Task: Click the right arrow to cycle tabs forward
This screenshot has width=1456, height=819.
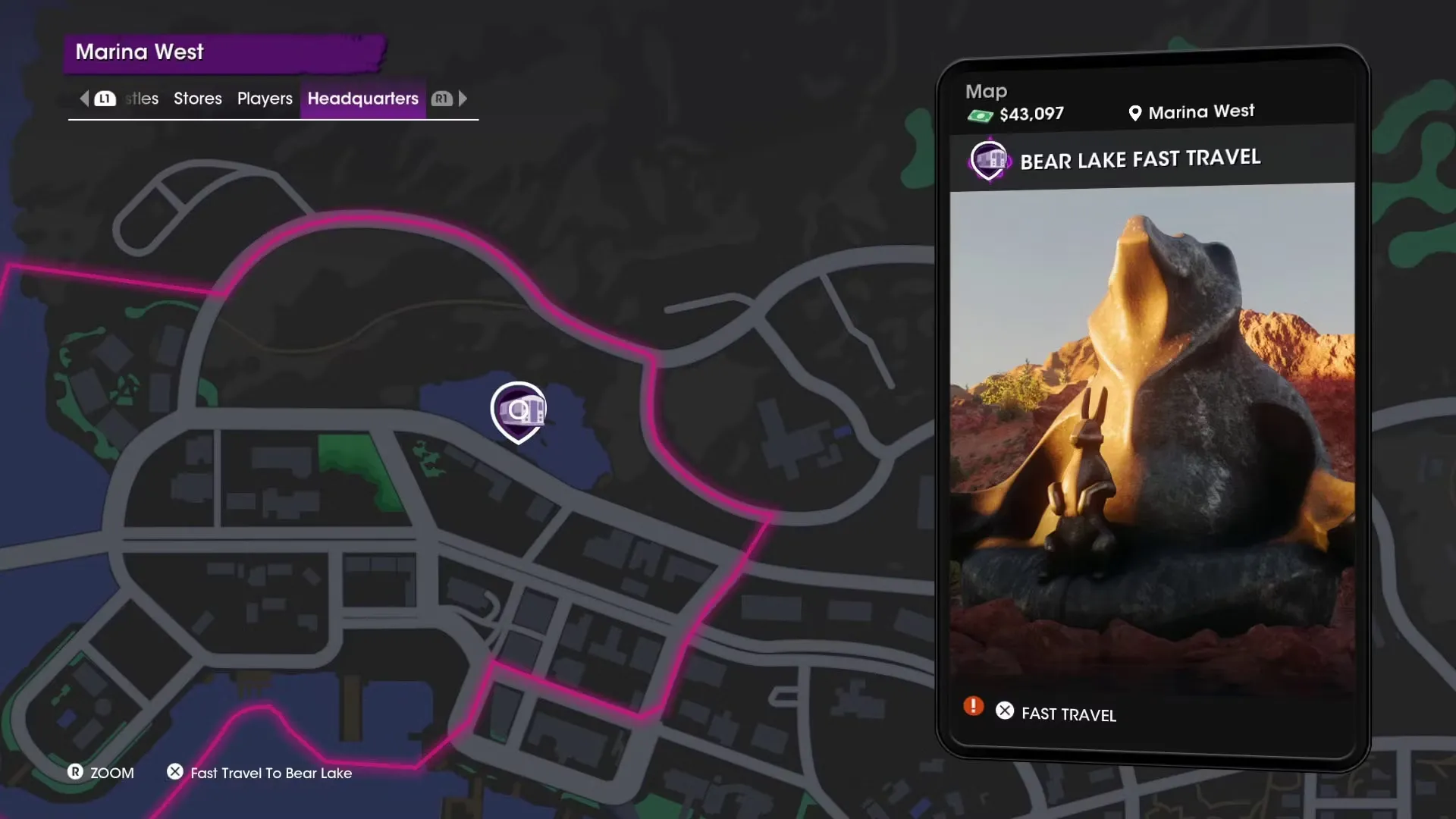Action: coord(463,99)
